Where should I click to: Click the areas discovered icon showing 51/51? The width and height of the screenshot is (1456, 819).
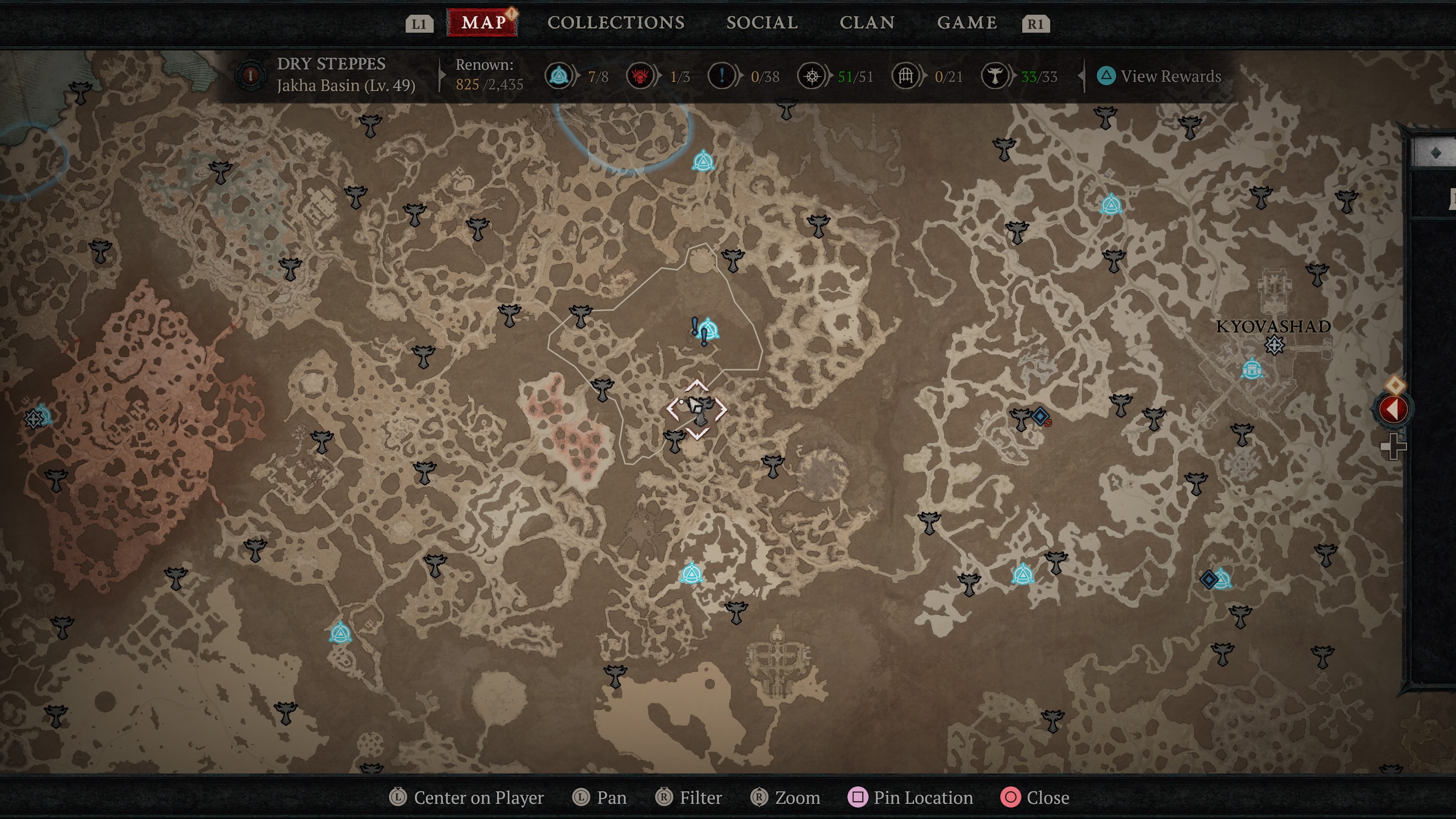click(x=812, y=76)
